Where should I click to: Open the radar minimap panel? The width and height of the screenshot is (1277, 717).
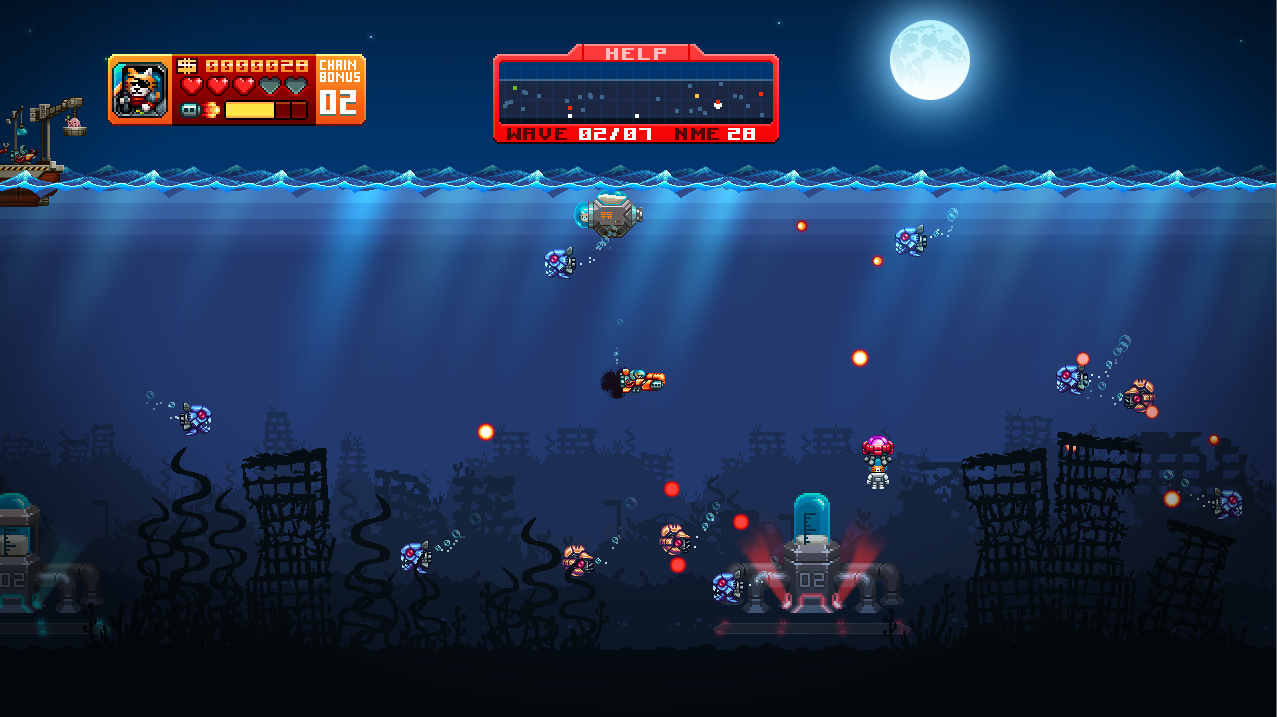635,92
